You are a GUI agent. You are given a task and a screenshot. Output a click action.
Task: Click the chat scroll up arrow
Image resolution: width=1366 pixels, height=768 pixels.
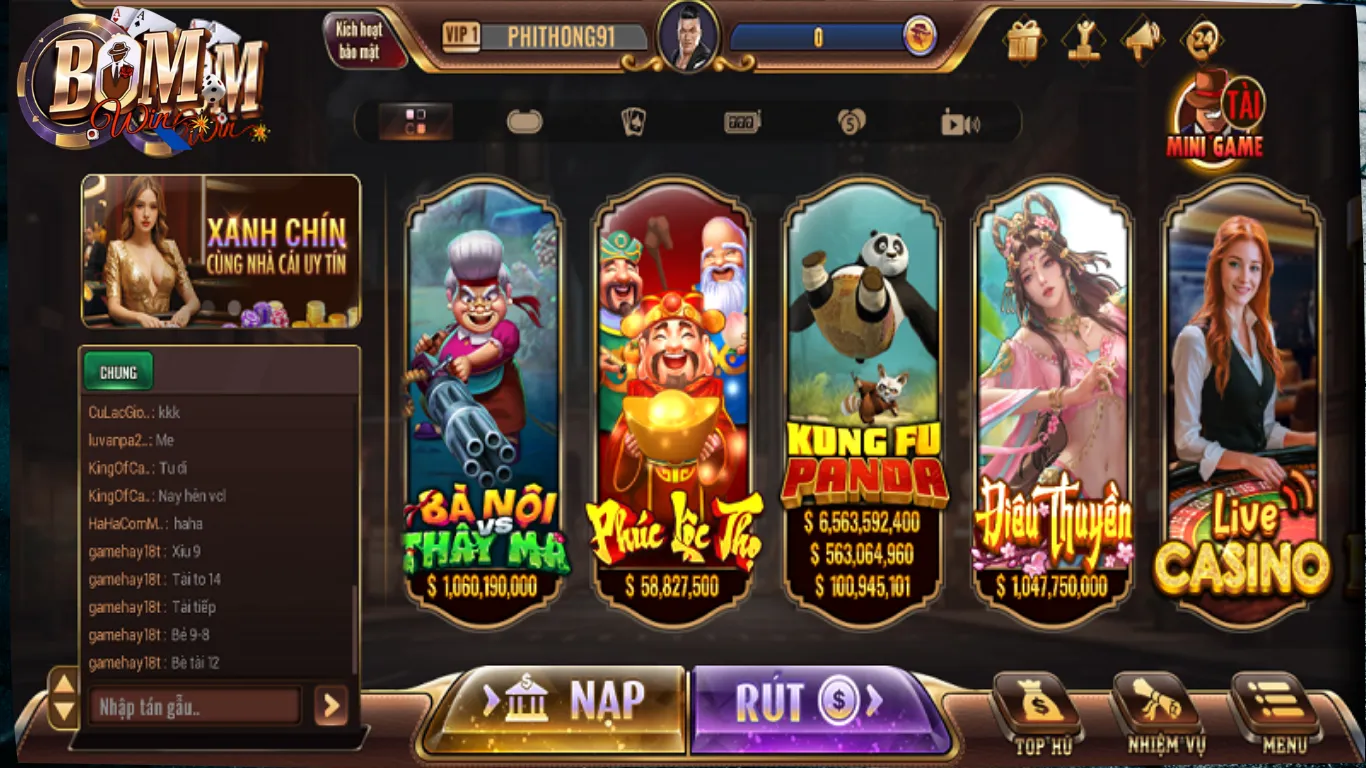point(66,686)
